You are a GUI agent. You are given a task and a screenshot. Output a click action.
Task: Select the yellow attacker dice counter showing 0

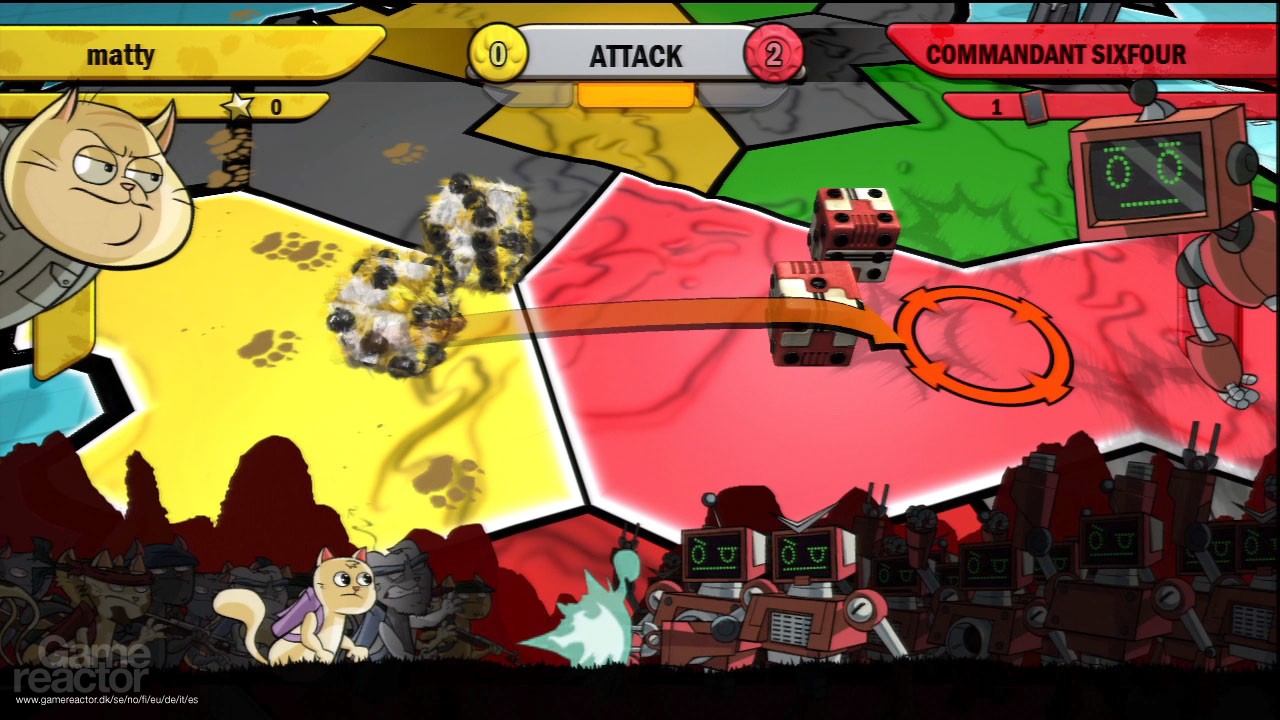(x=495, y=55)
